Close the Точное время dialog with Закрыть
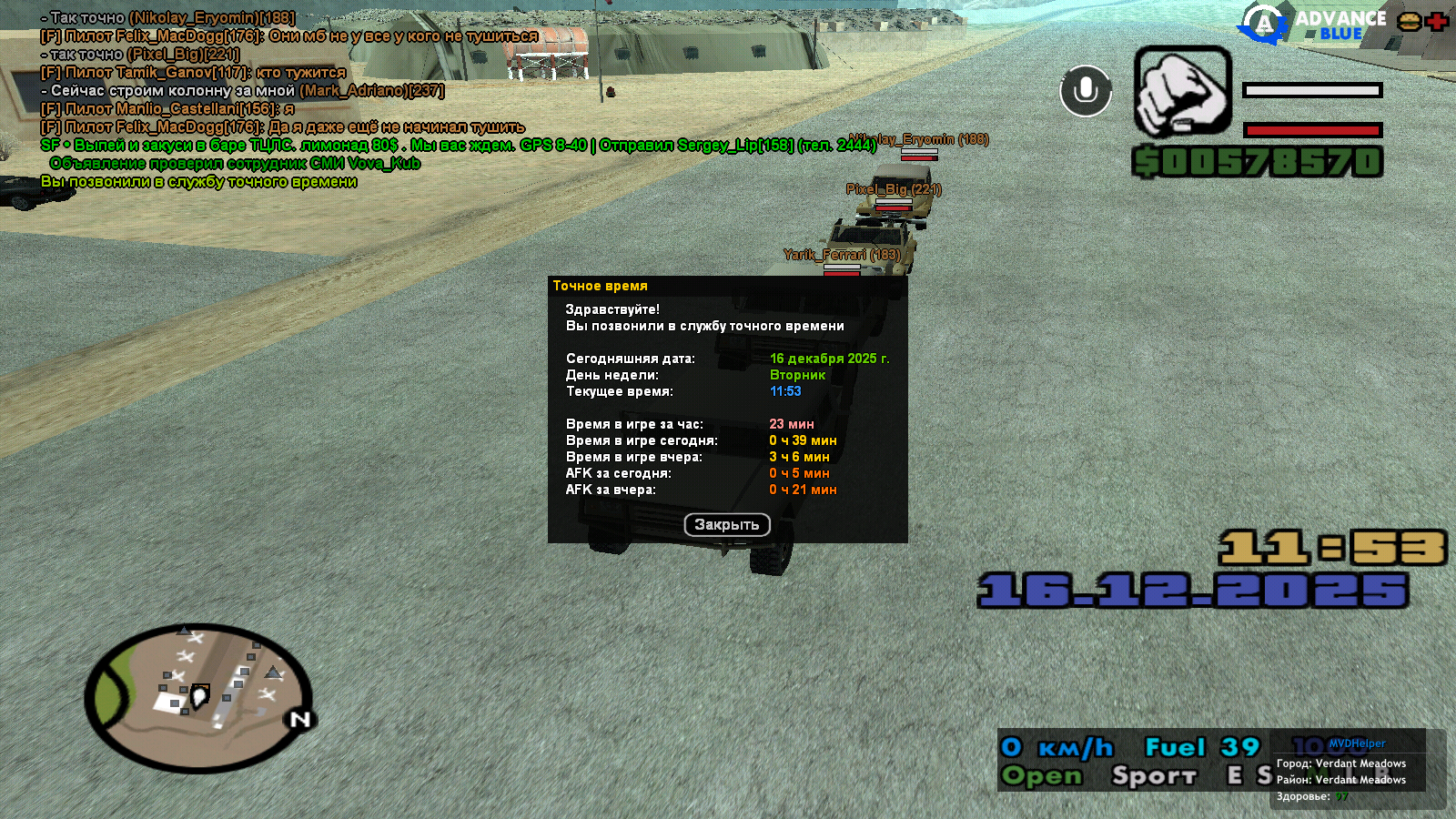The height and width of the screenshot is (819, 1456). (x=726, y=525)
